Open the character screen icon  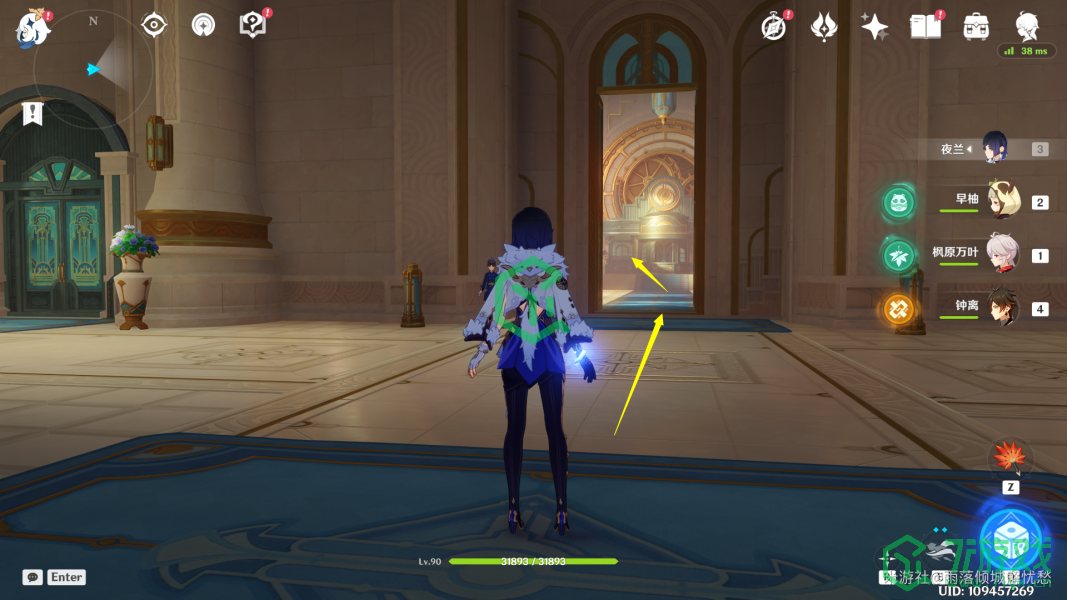coord(1027,26)
